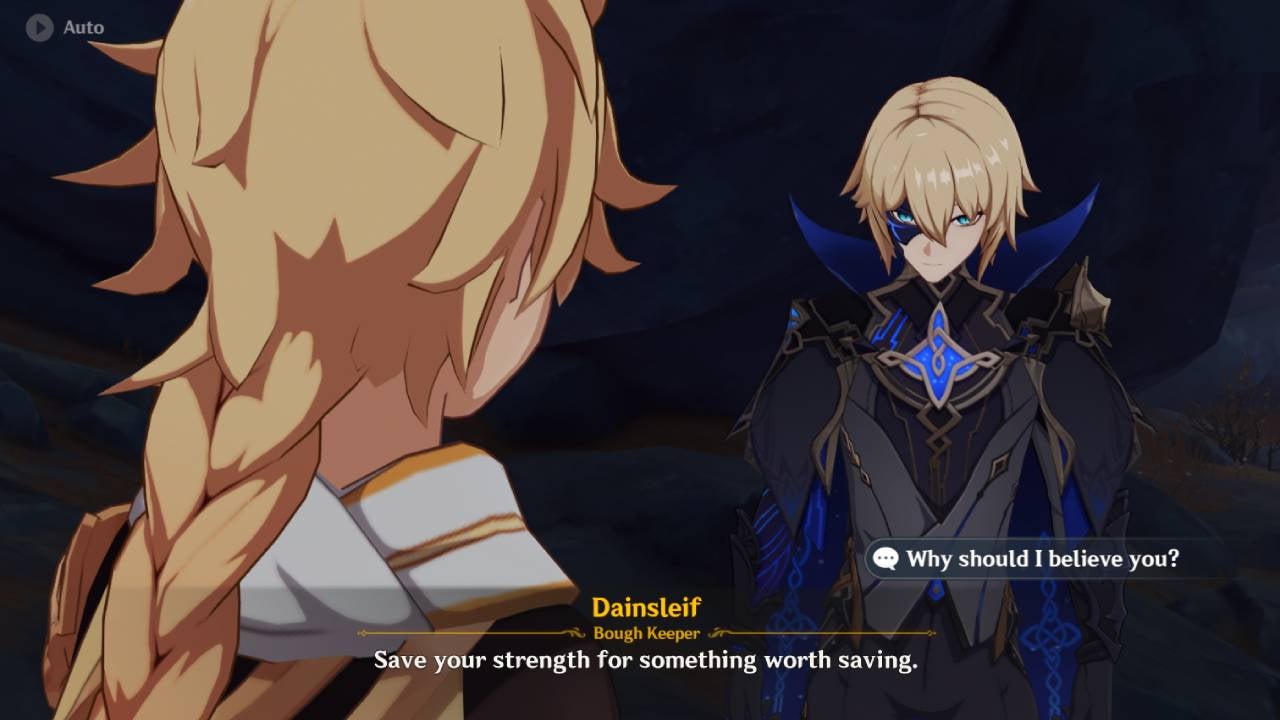Select the "Bough Keeper" title text
This screenshot has height=720, width=1280.
pyautogui.click(x=646, y=632)
